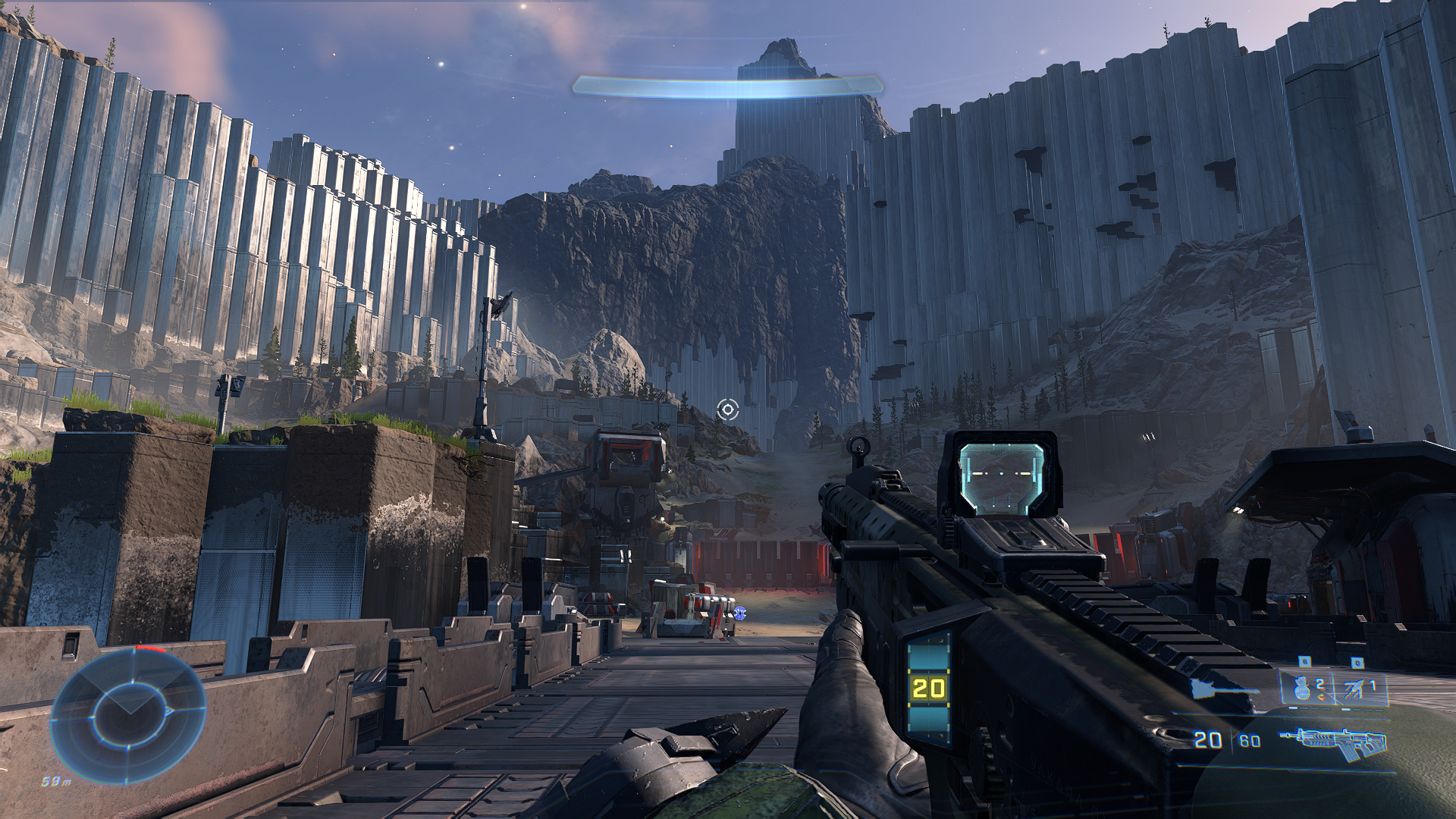
Task: Select the assault rifle weapon icon
Action: [x=1333, y=743]
